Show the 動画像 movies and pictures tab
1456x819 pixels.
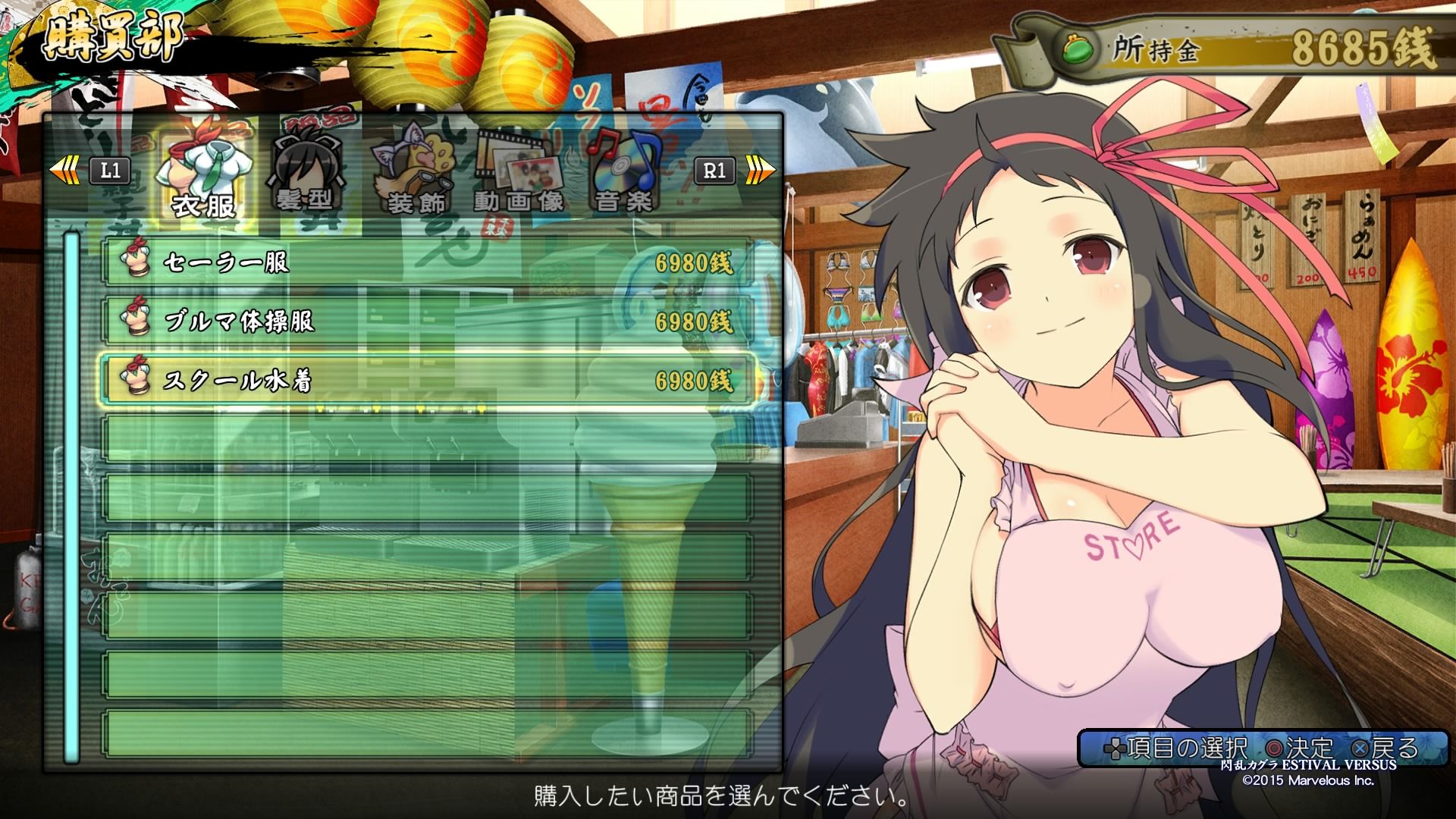[x=519, y=174]
